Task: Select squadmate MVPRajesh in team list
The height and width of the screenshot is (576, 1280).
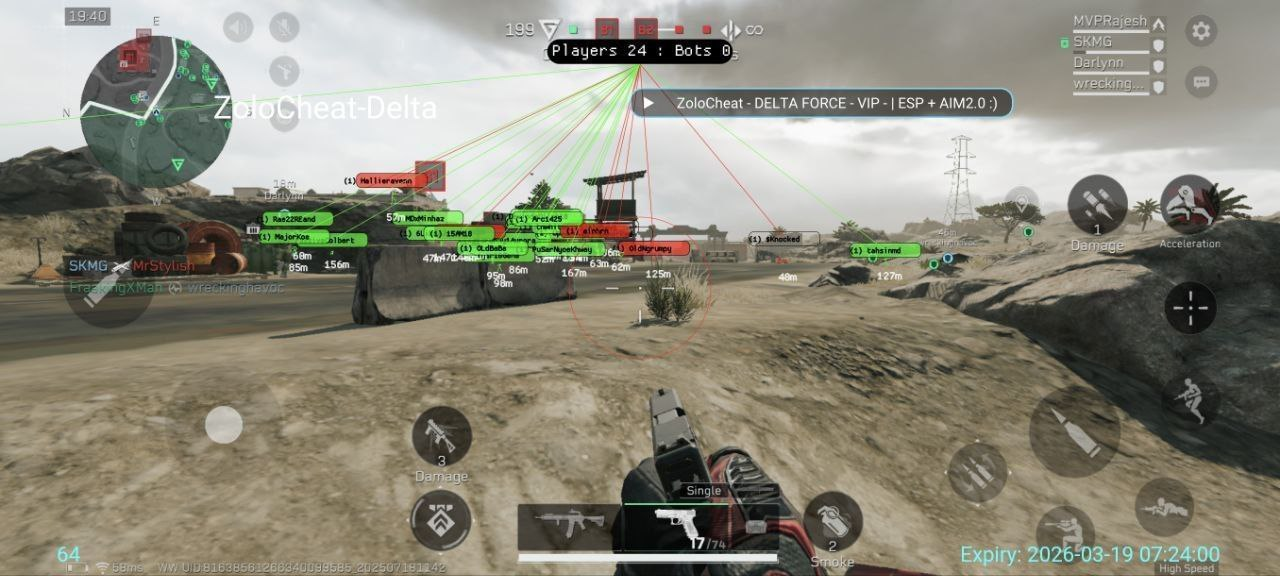Action: [1110, 22]
